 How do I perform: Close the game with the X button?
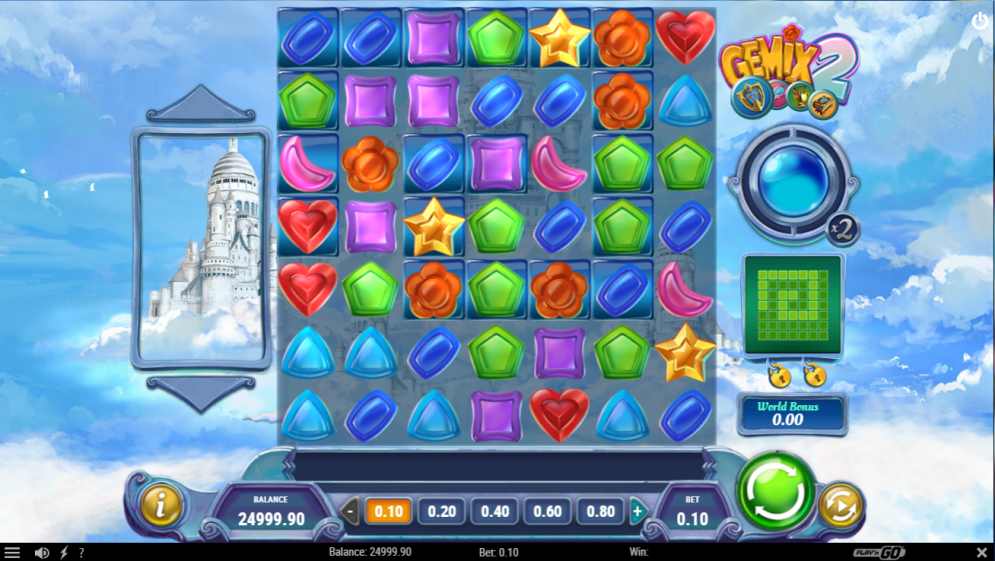coord(981,552)
